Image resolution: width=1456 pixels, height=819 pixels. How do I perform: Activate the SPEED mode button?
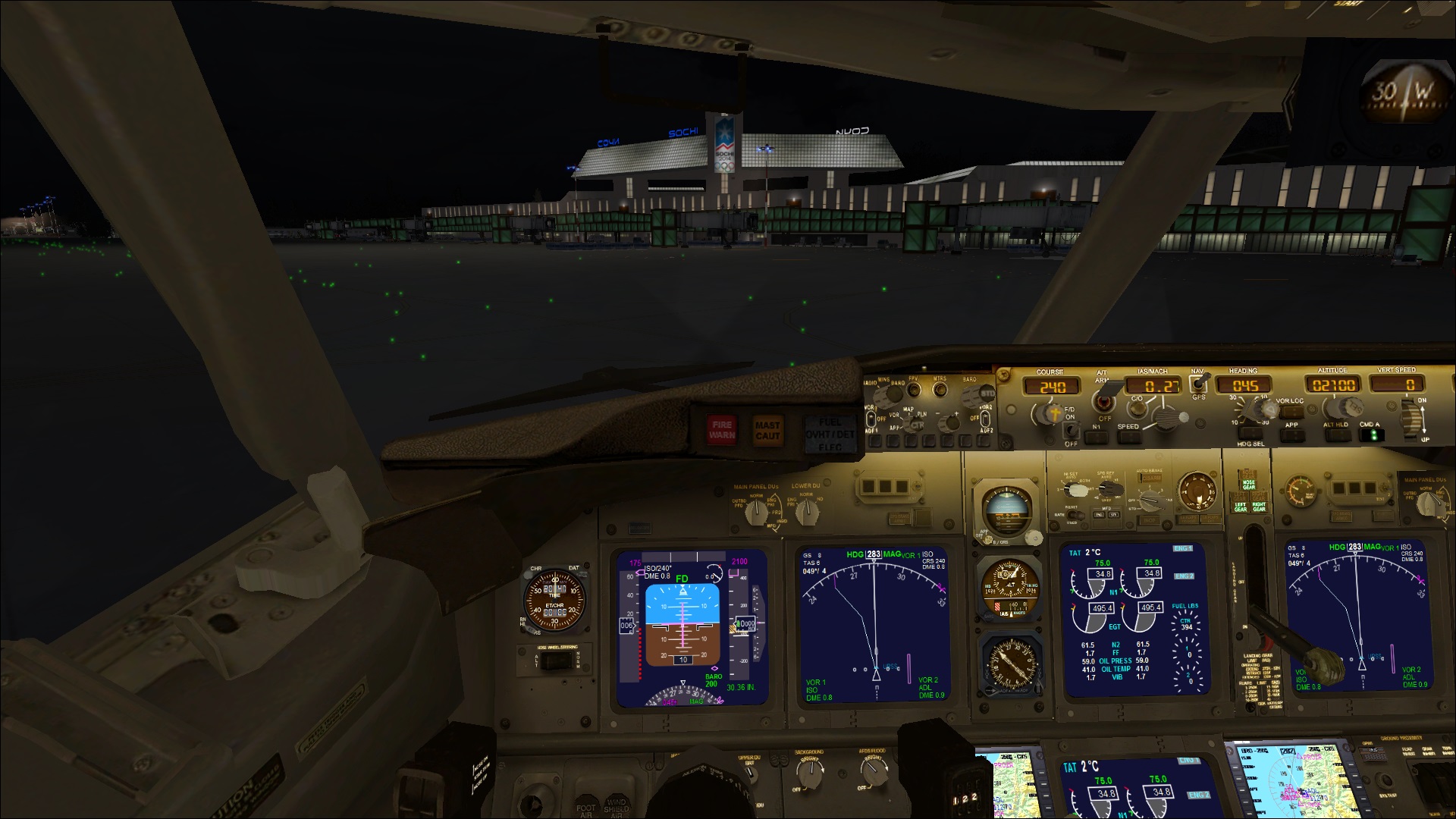1128,437
